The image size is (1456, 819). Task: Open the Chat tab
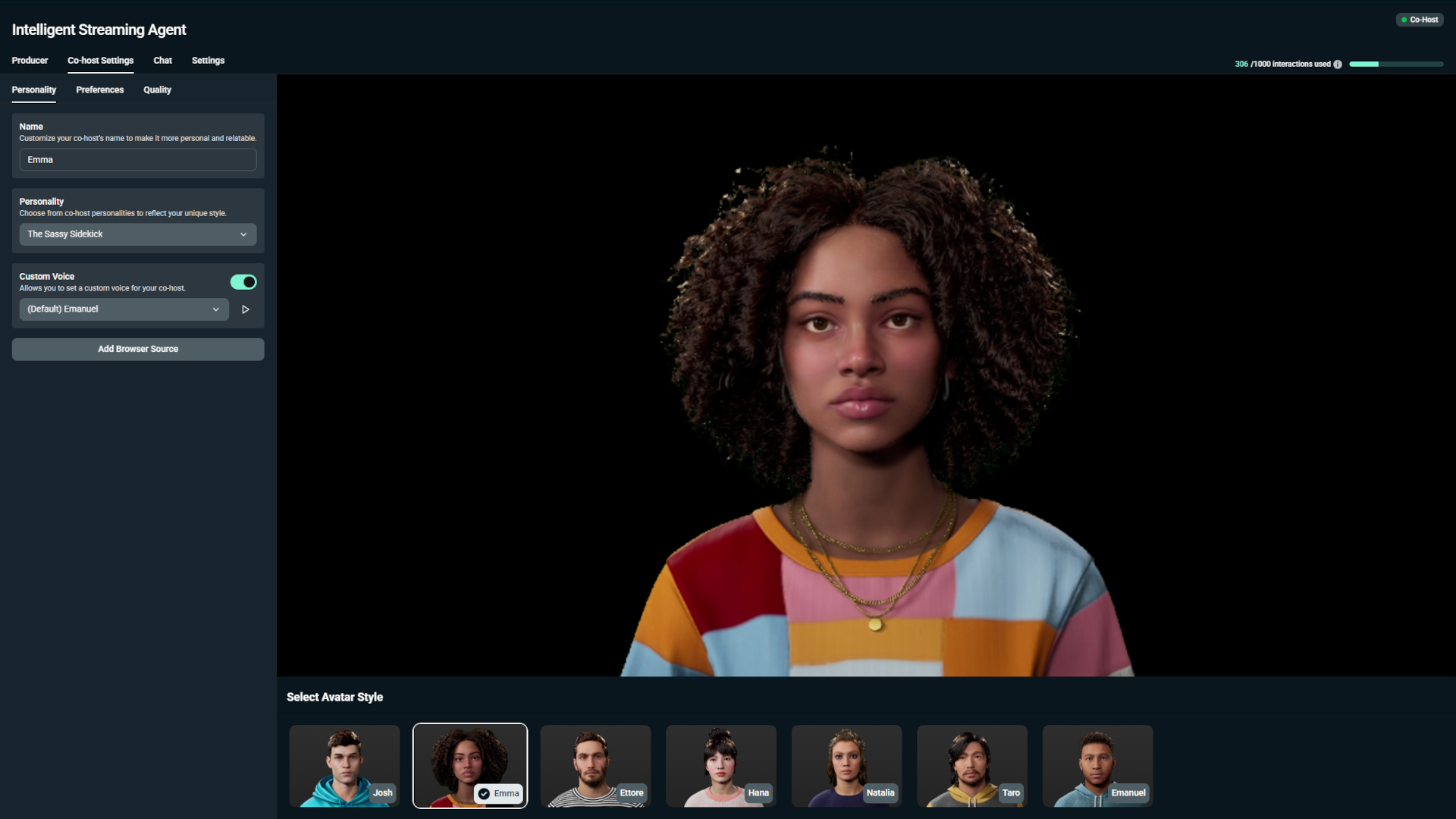coord(162,61)
